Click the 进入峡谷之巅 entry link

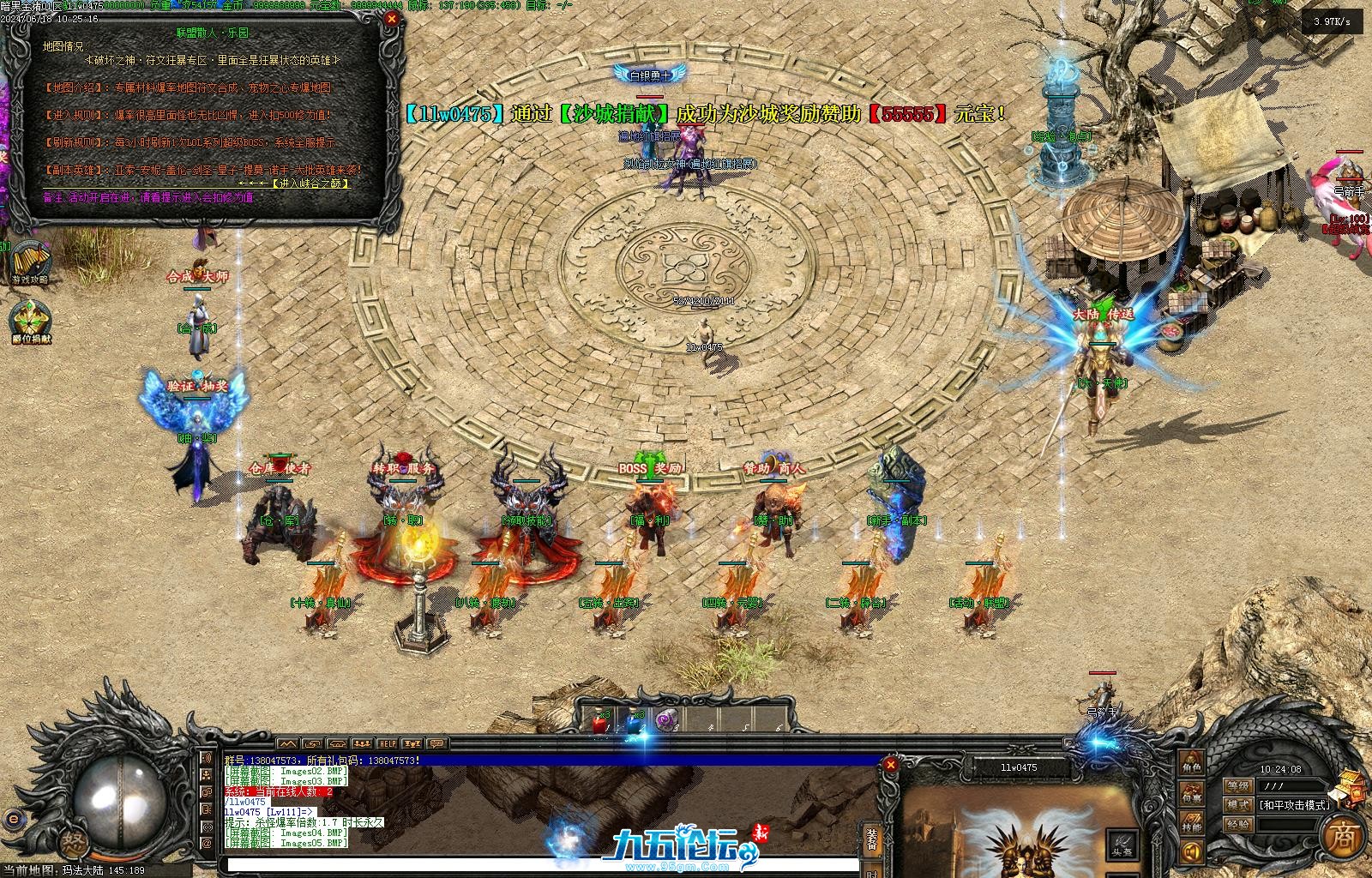coord(310,183)
